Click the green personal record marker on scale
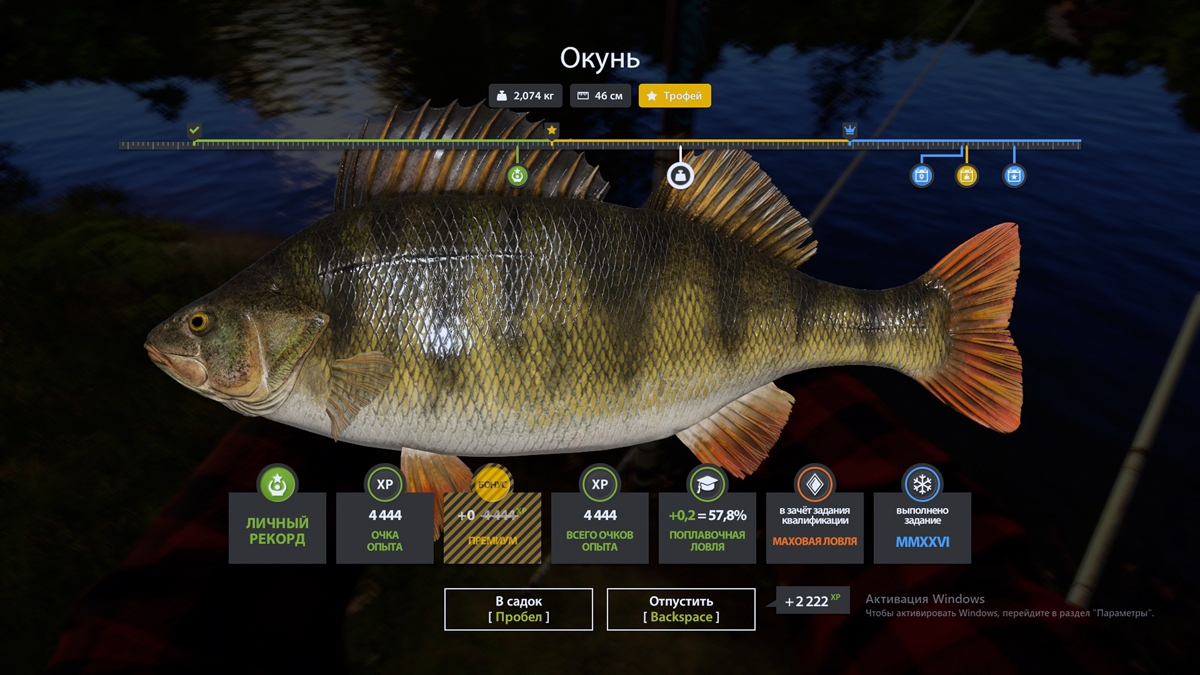 517,176
